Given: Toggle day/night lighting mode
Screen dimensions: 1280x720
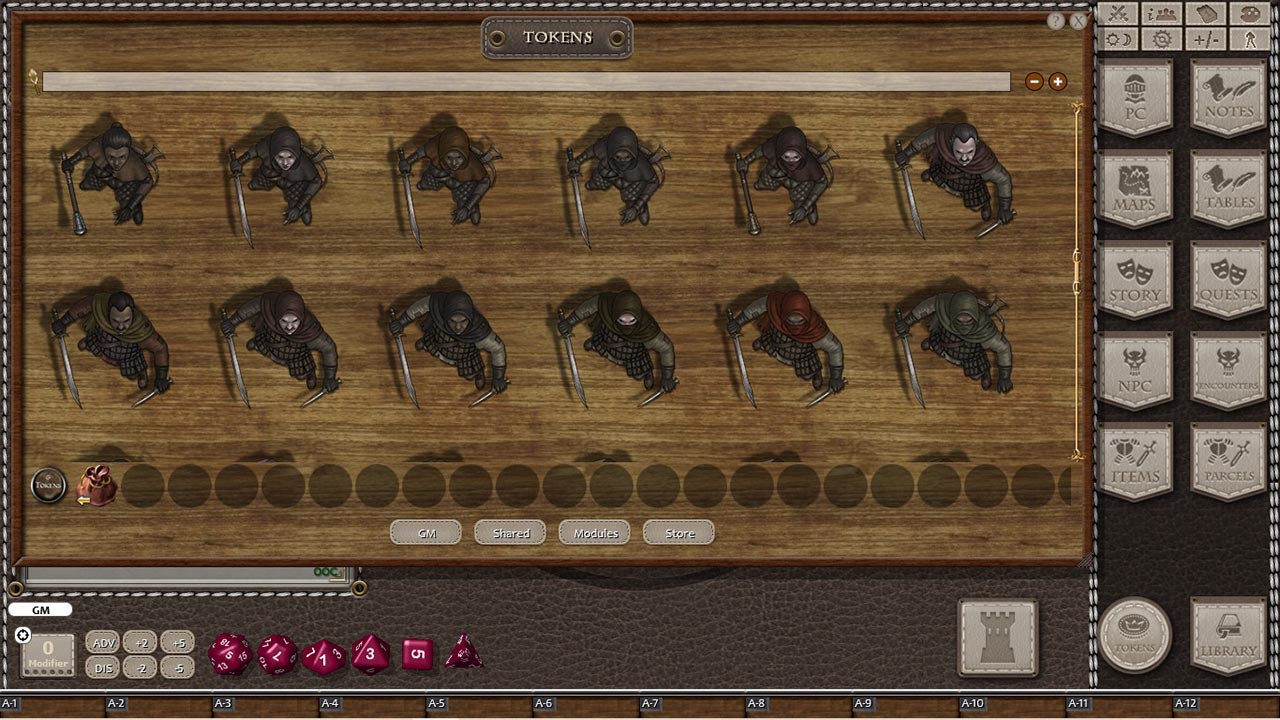Looking at the screenshot, I should click(1120, 38).
